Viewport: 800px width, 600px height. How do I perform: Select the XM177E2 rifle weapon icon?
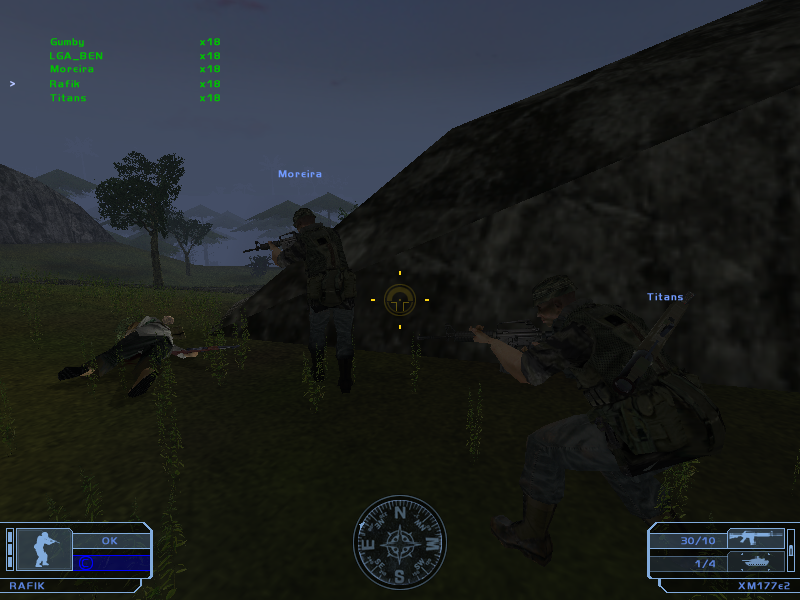click(755, 538)
